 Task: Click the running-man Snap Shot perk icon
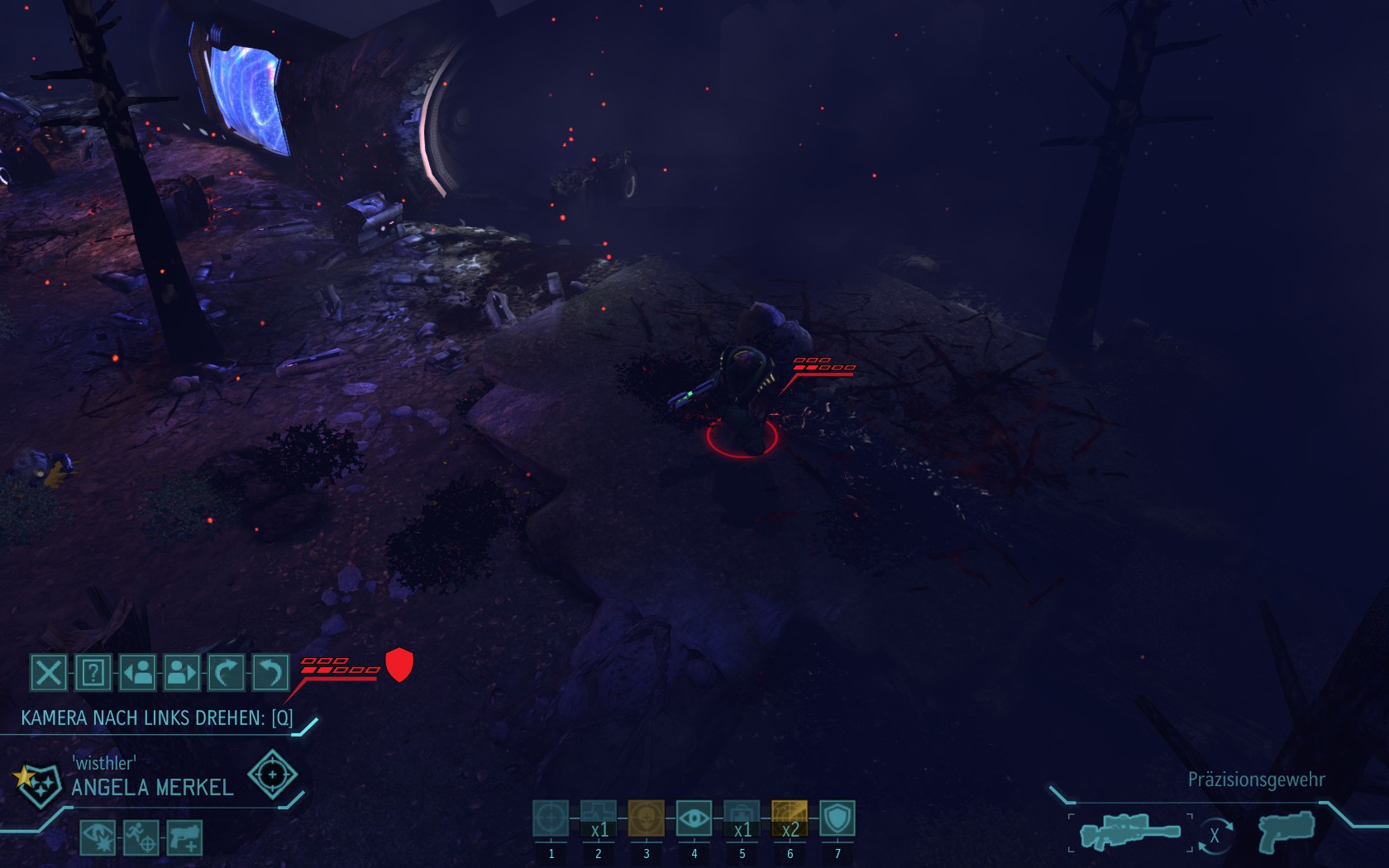(x=141, y=837)
